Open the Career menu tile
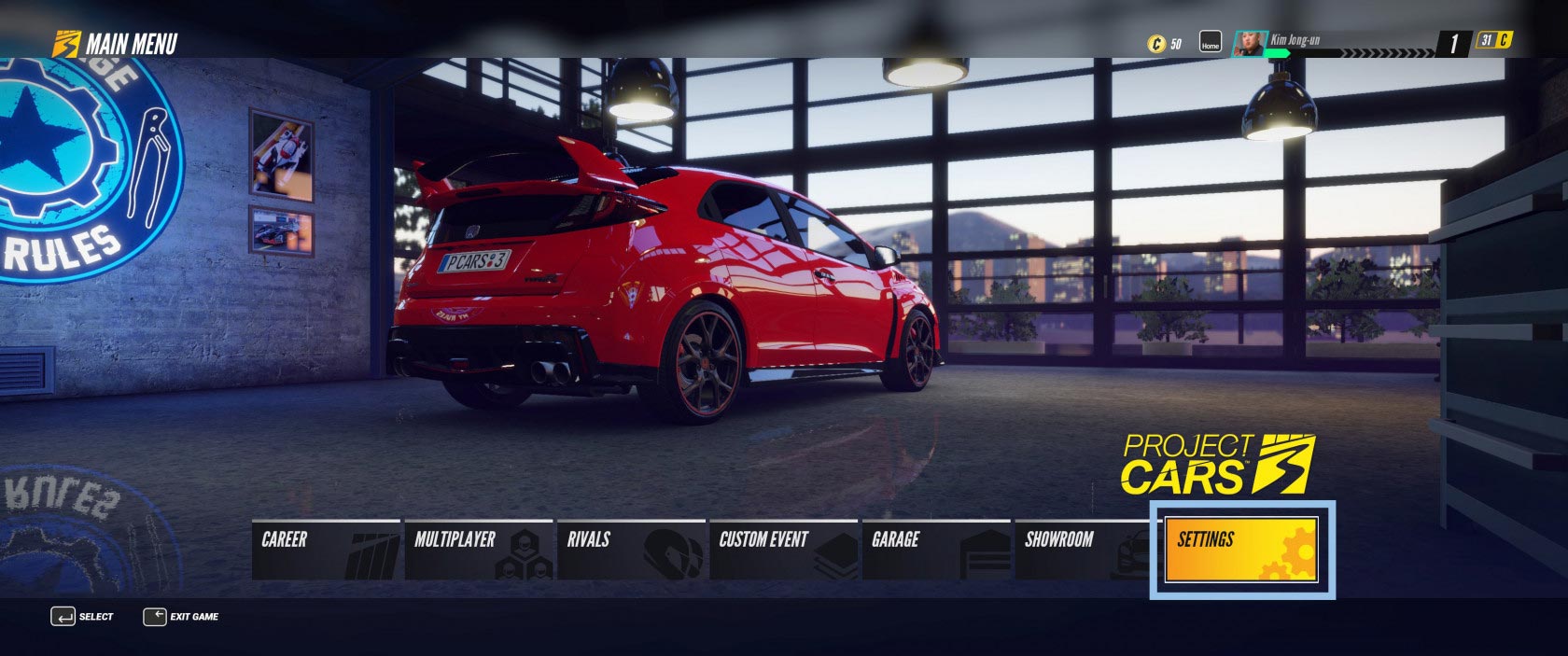Screen dimensions: 1568x656 click(326, 550)
